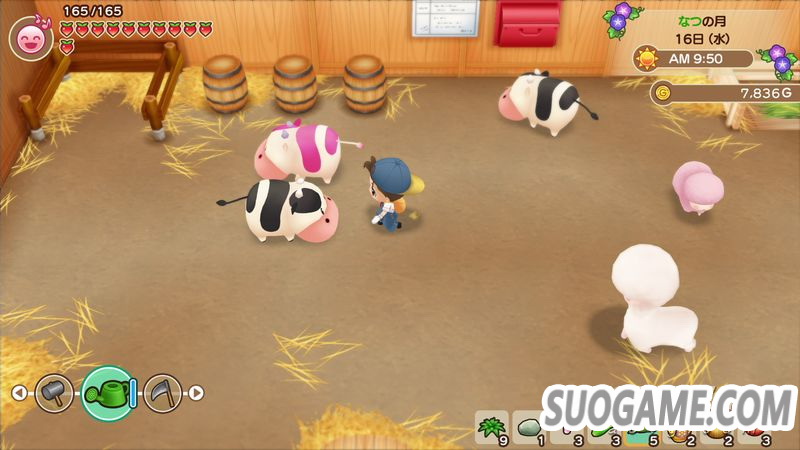Select the green weed item slot

[x=491, y=429]
